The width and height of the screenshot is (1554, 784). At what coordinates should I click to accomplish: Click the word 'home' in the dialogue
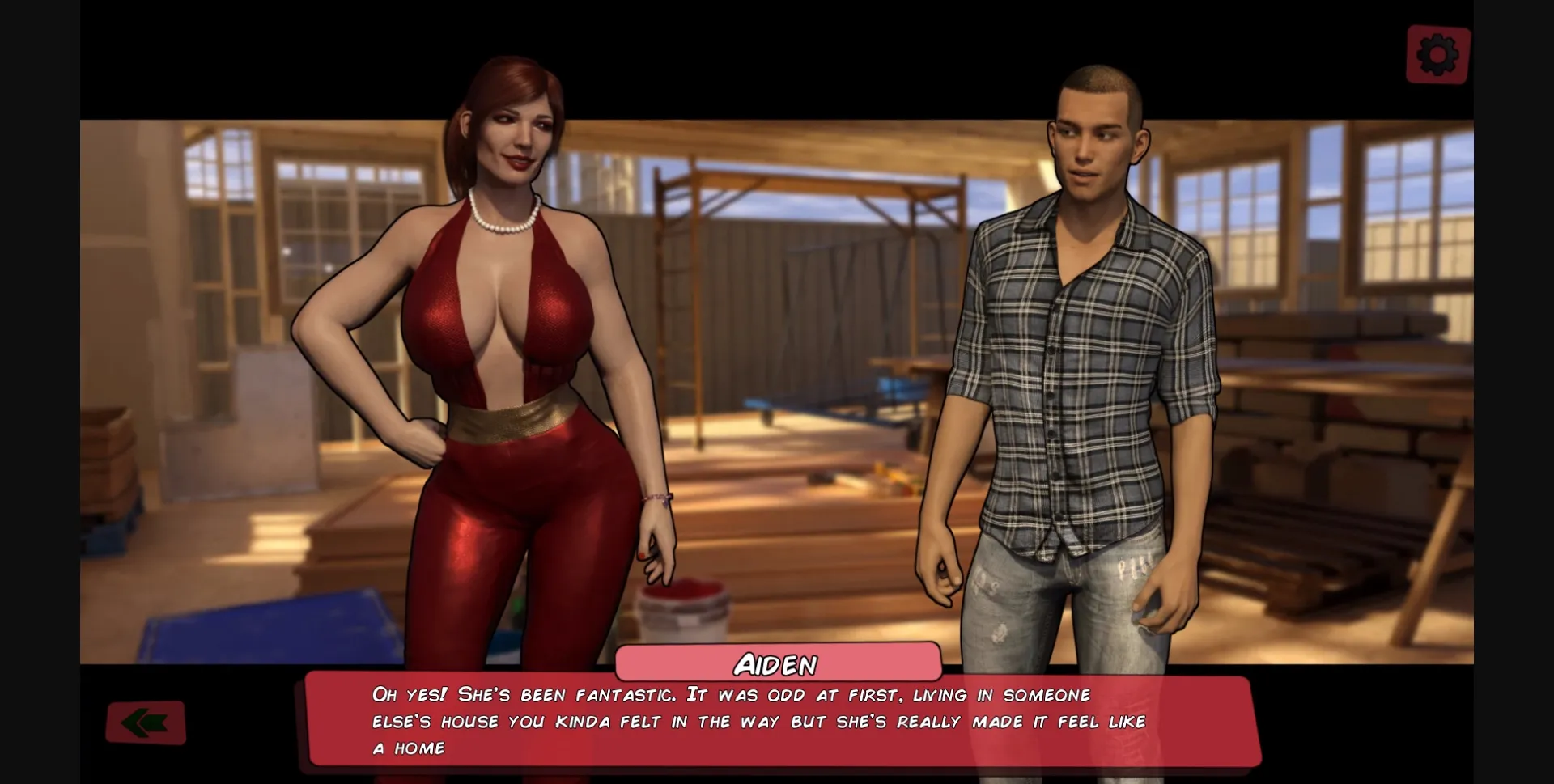(x=420, y=748)
